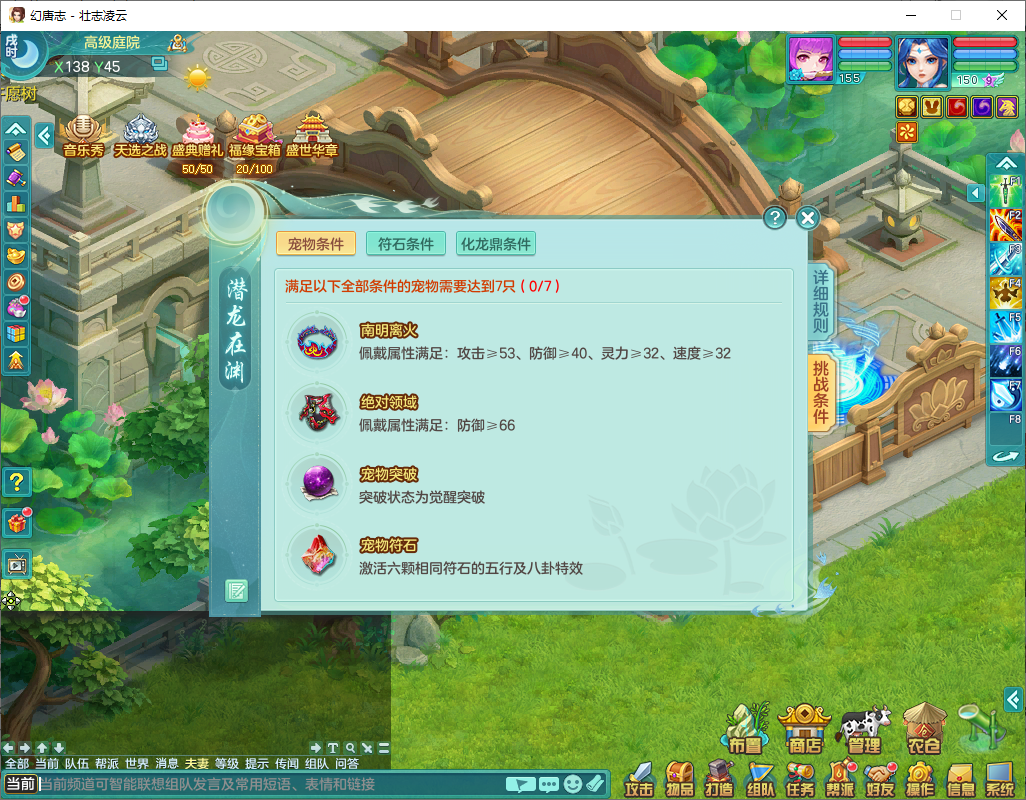Open the 任务 quest scroll
This screenshot has width=1026, height=800.
tap(800, 779)
